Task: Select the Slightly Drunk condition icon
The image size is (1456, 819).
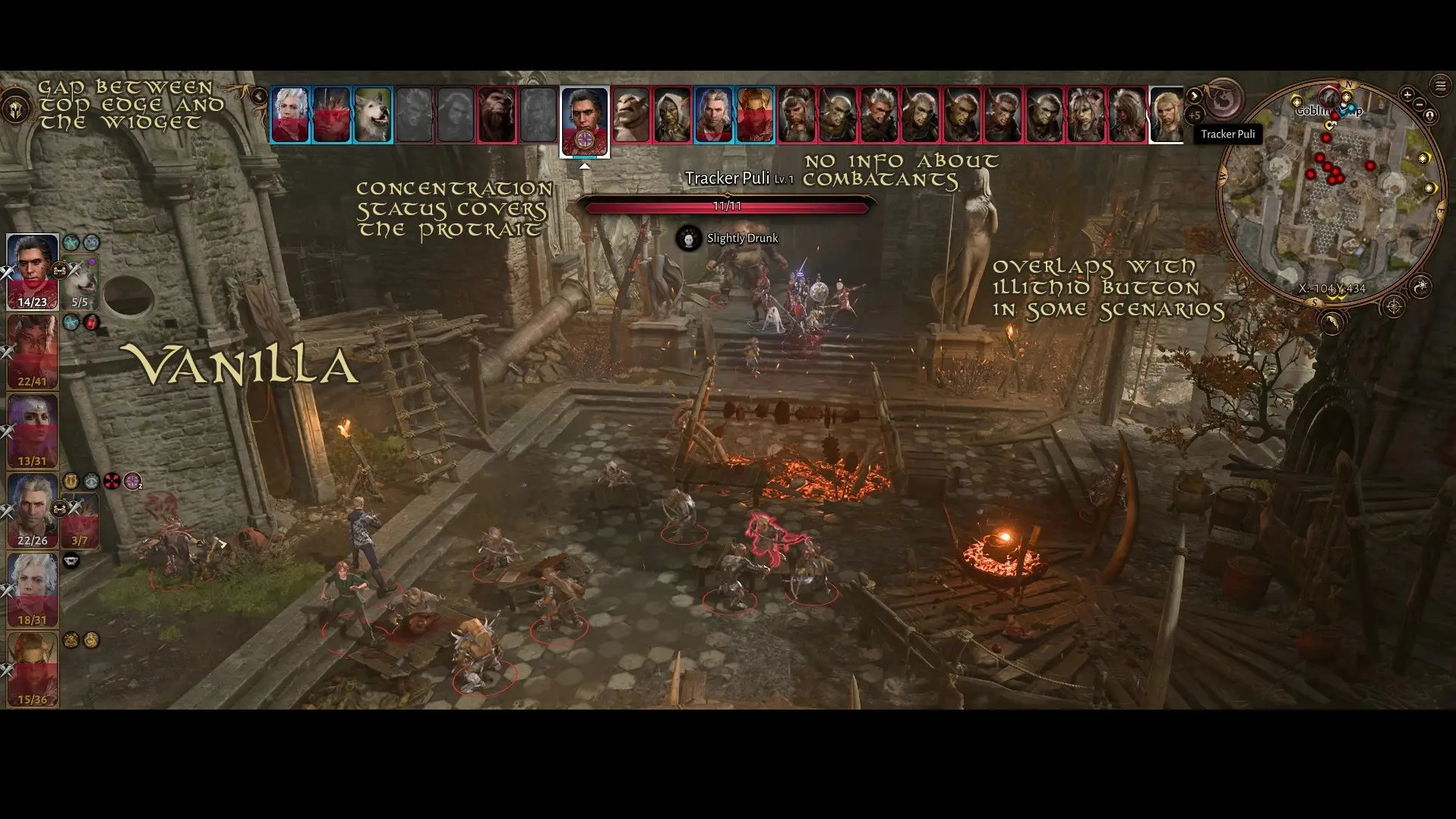Action: pyautogui.click(x=688, y=237)
